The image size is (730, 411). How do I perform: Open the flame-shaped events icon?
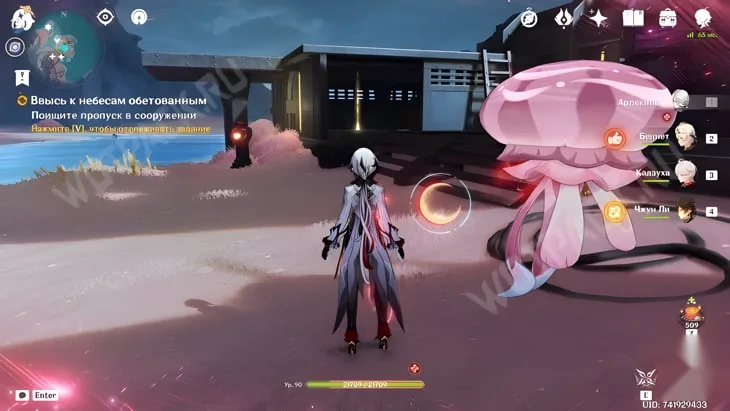coord(564,18)
